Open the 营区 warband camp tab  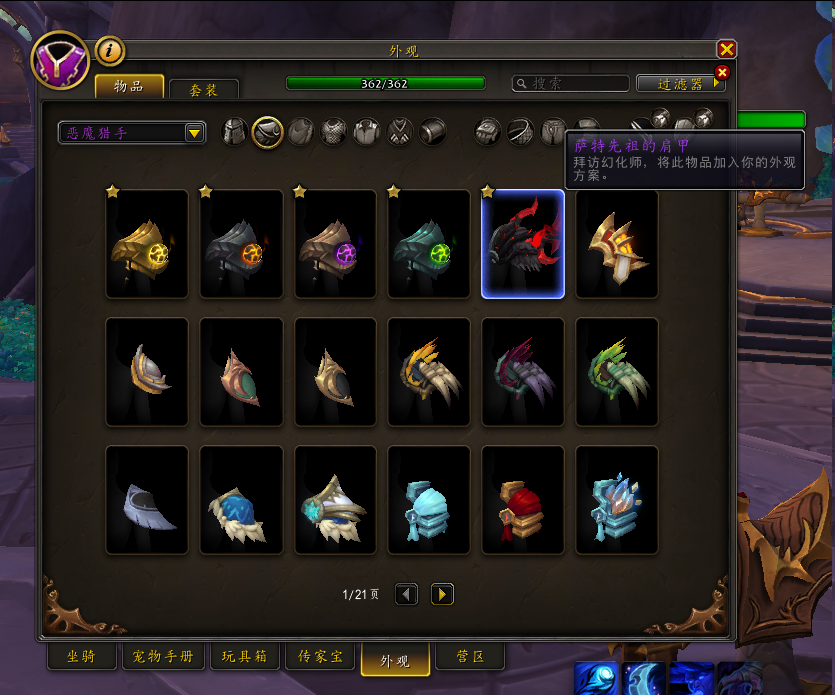coord(470,657)
